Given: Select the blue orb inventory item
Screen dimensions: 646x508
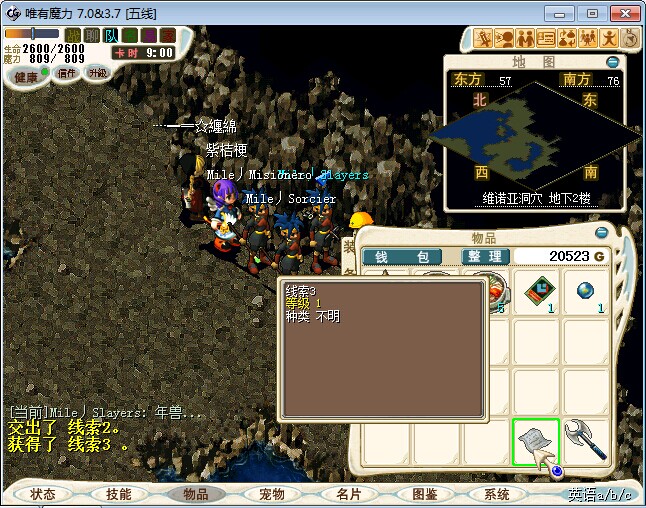Looking at the screenshot, I should tap(586, 293).
